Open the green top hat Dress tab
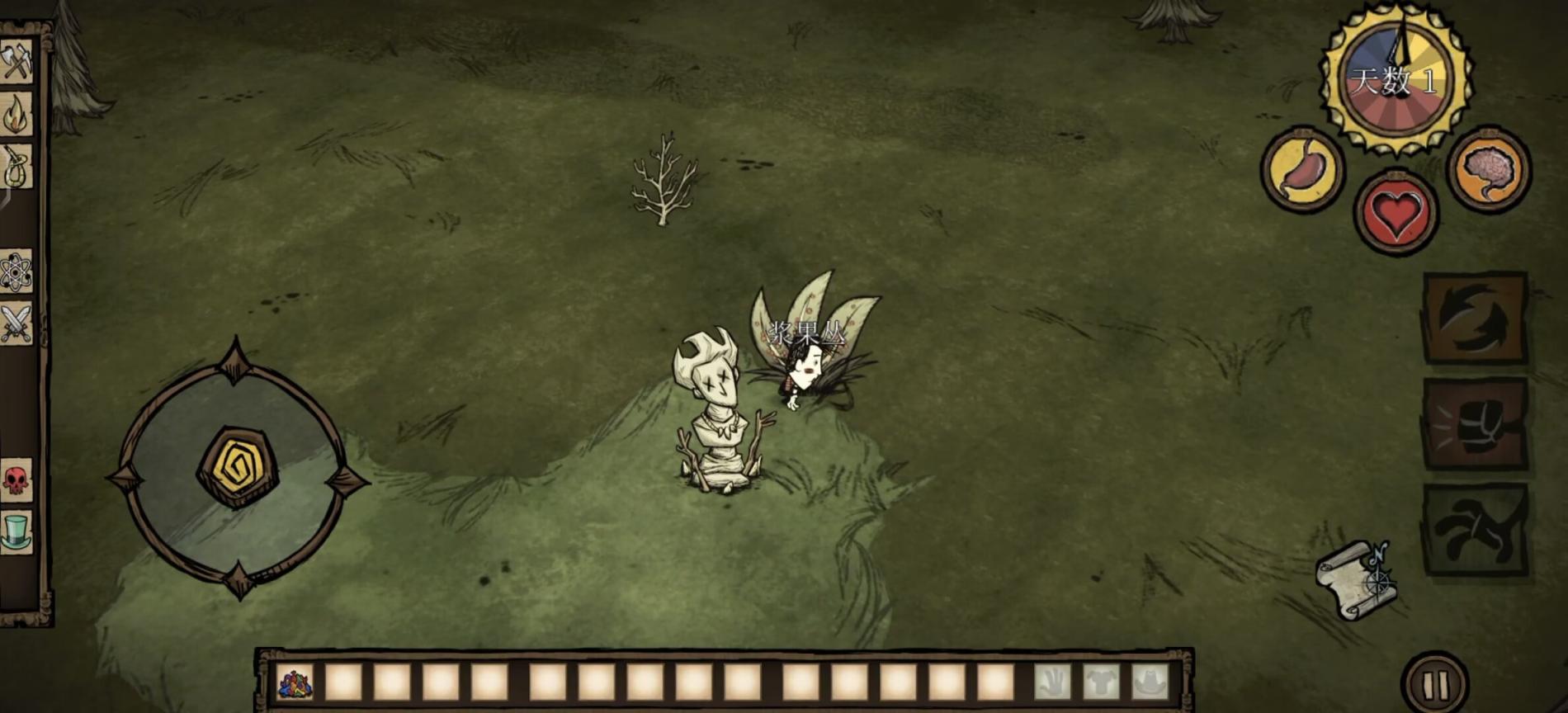This screenshot has height=713, width=1568. click(16, 531)
